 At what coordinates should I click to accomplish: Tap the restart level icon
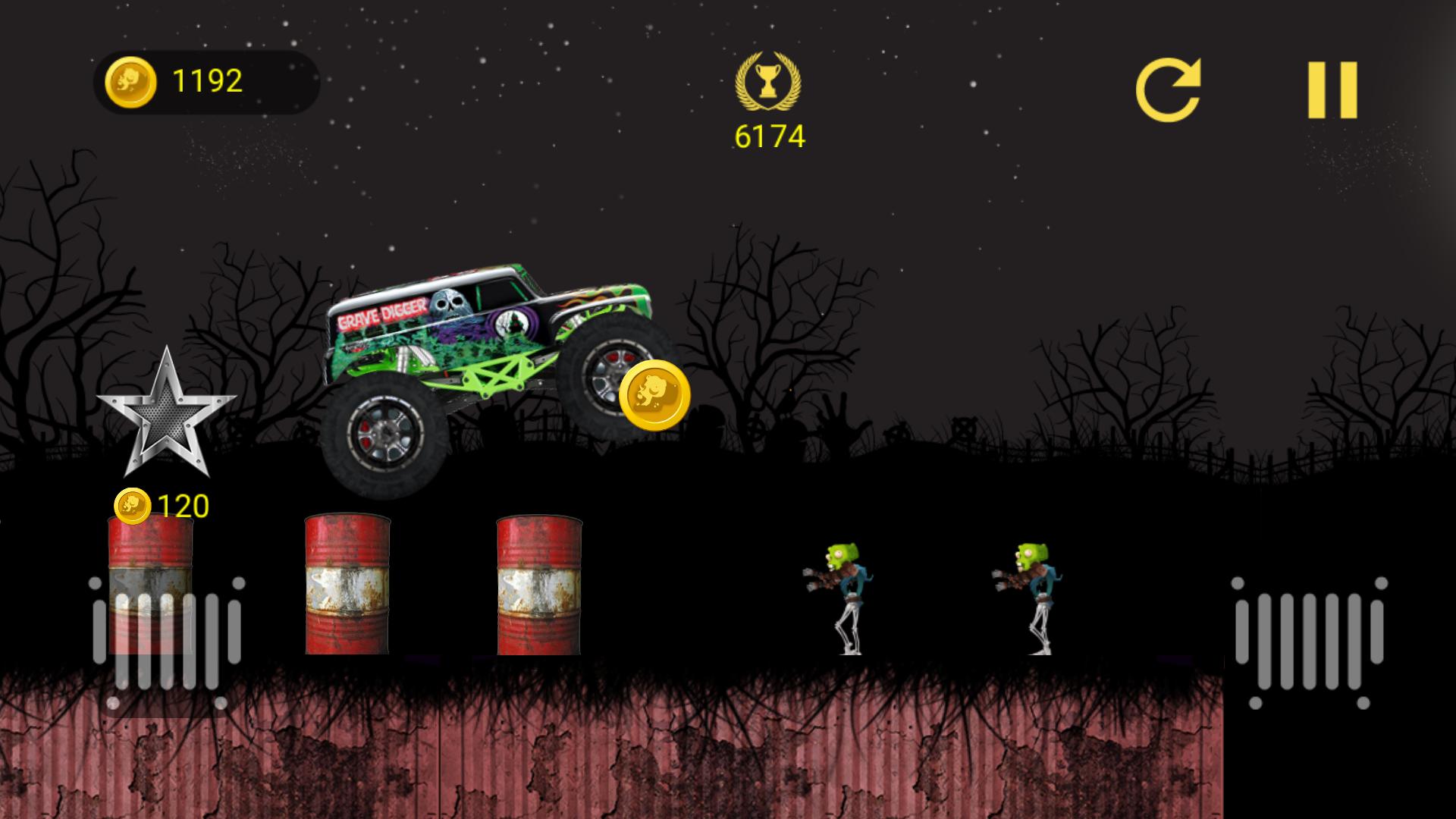(1172, 87)
